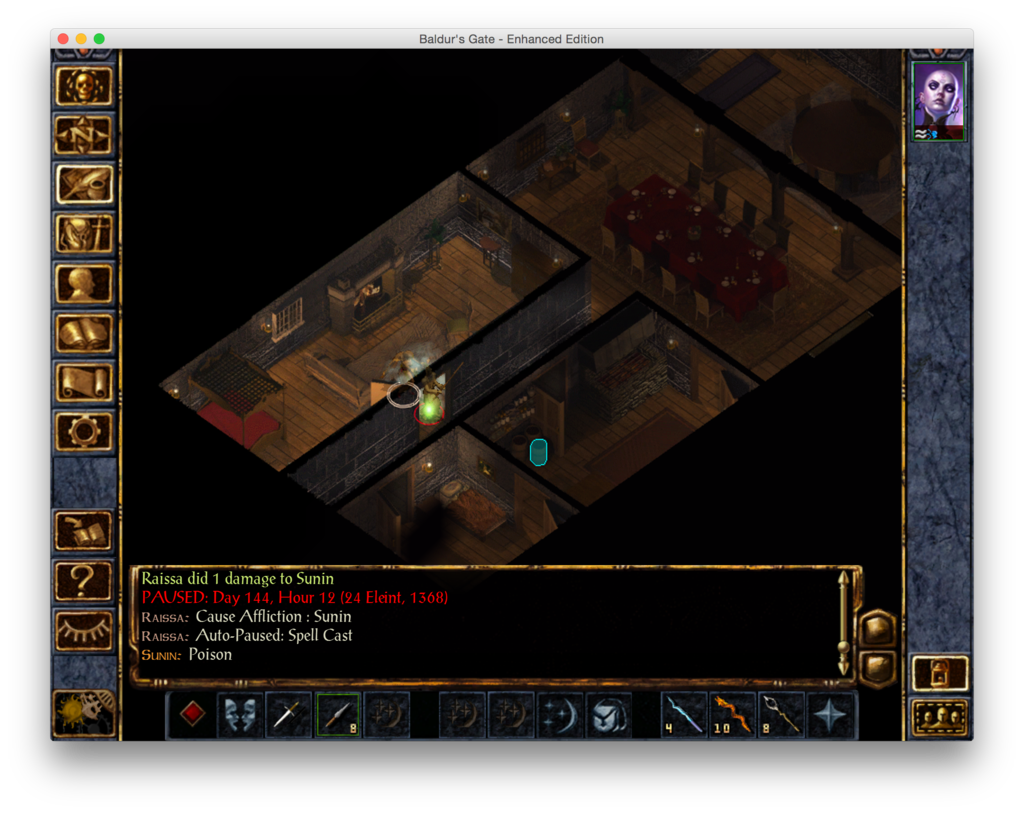Equip the dagger quick weapon slot
The height and width of the screenshot is (813, 1024).
pos(289,715)
